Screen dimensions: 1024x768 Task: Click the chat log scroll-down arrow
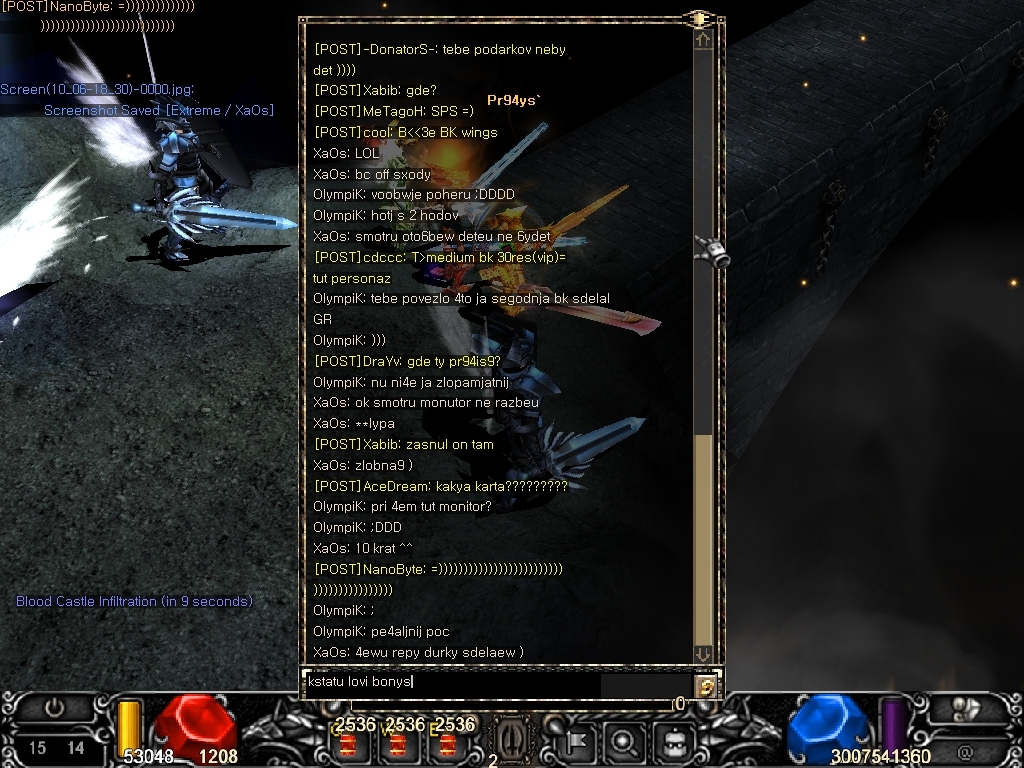click(x=704, y=653)
